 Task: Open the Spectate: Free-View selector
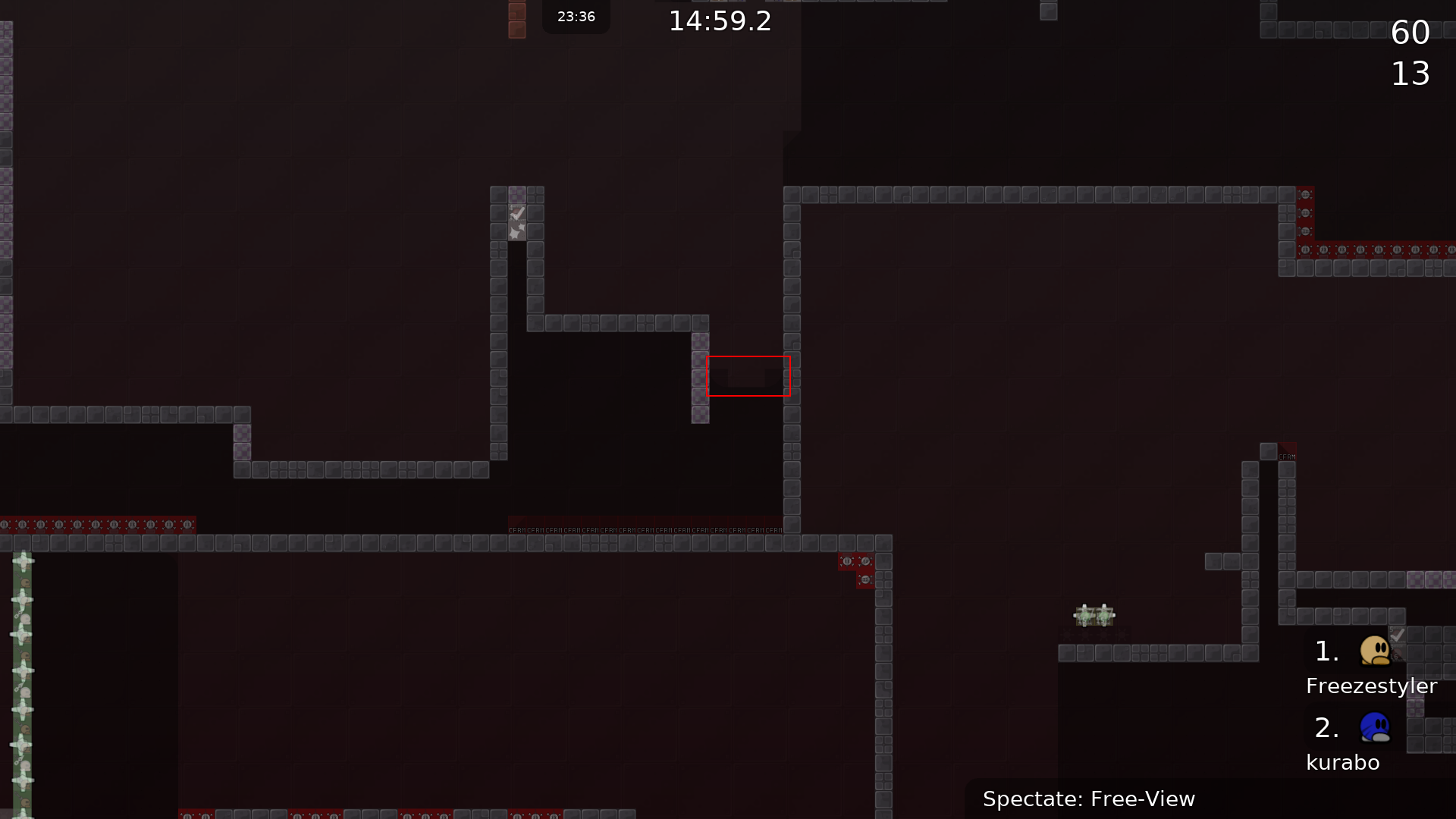[1089, 799]
